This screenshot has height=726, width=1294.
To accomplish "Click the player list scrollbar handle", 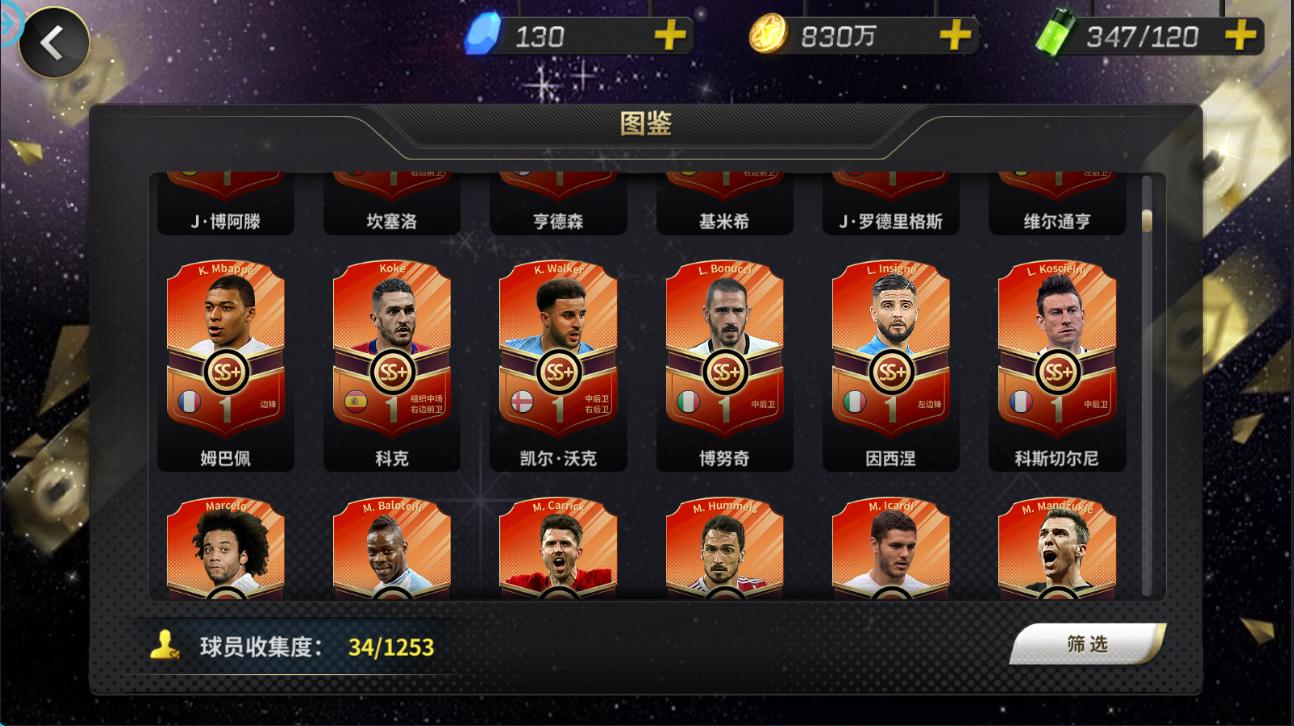I will (1147, 220).
